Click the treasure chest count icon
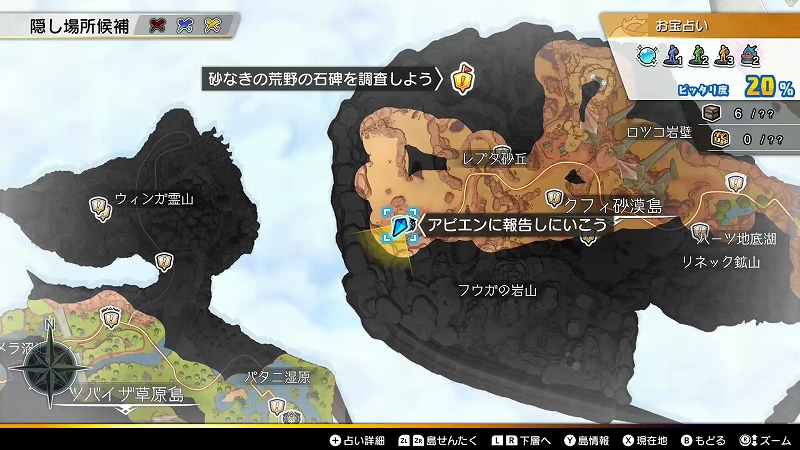 (x=713, y=113)
